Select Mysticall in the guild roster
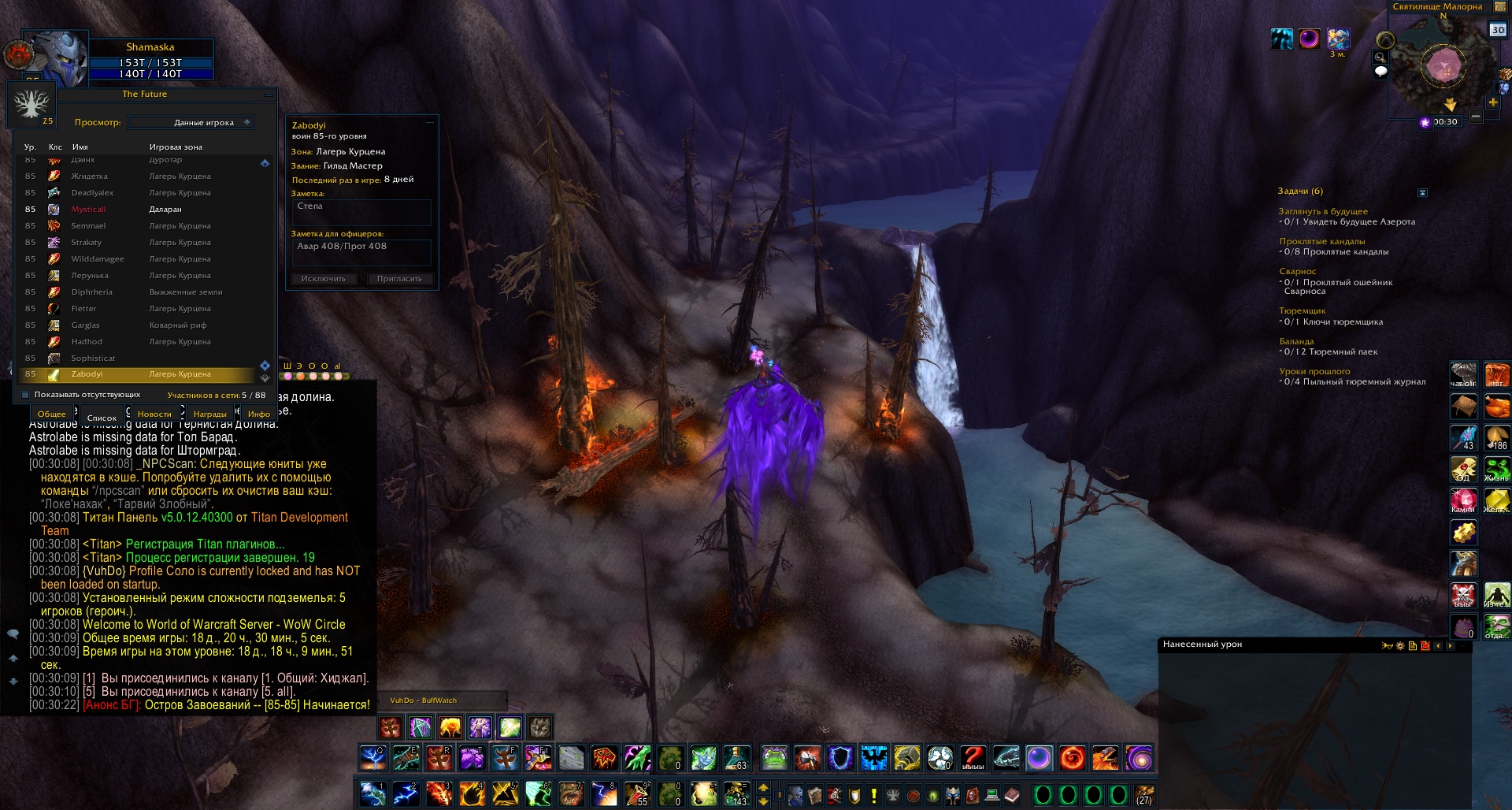Viewport: 1512px width, 810px height. coord(88,210)
